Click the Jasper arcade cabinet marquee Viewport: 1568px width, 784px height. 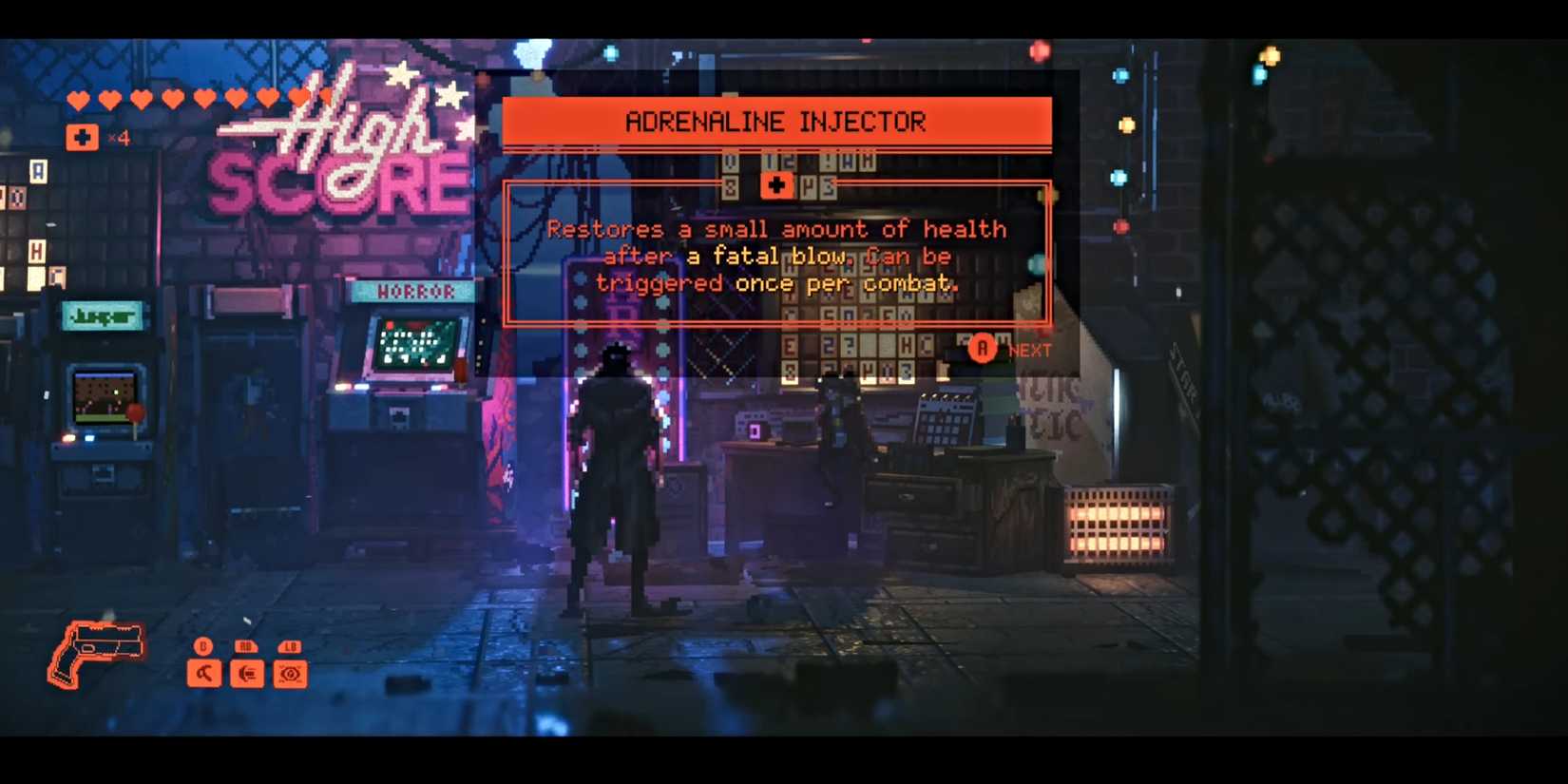(103, 316)
